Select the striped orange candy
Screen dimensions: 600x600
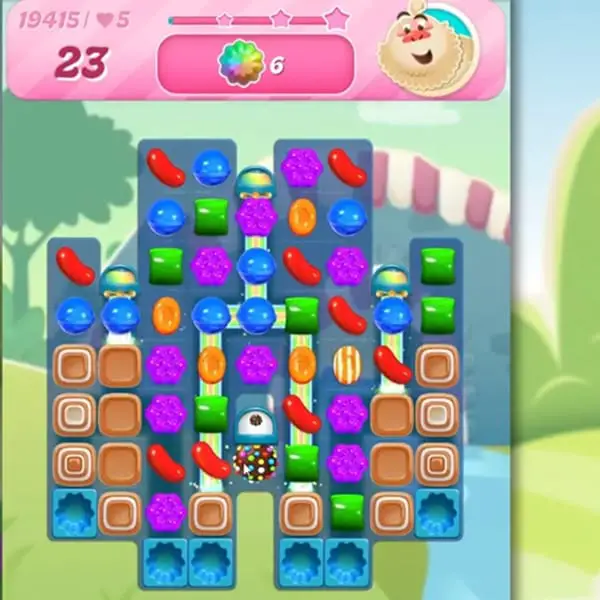point(347,364)
